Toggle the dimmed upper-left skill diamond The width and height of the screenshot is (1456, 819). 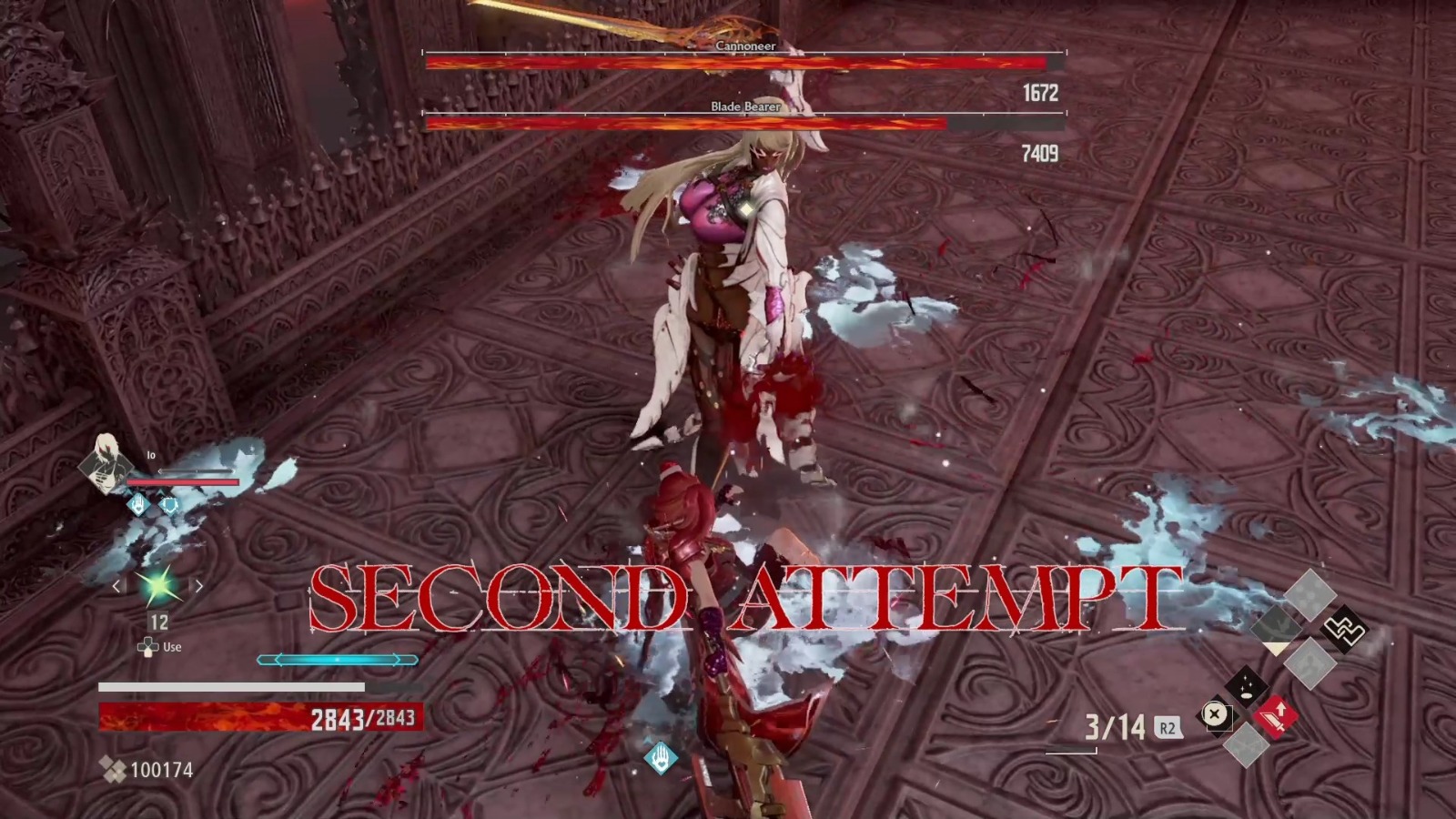click(x=1277, y=624)
